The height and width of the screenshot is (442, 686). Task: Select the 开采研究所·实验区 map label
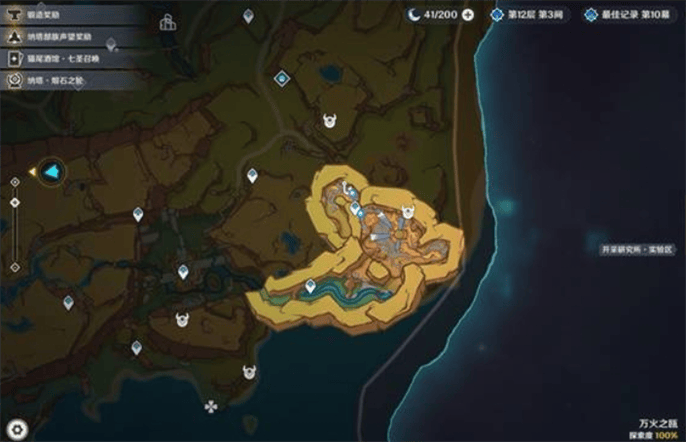point(636,250)
